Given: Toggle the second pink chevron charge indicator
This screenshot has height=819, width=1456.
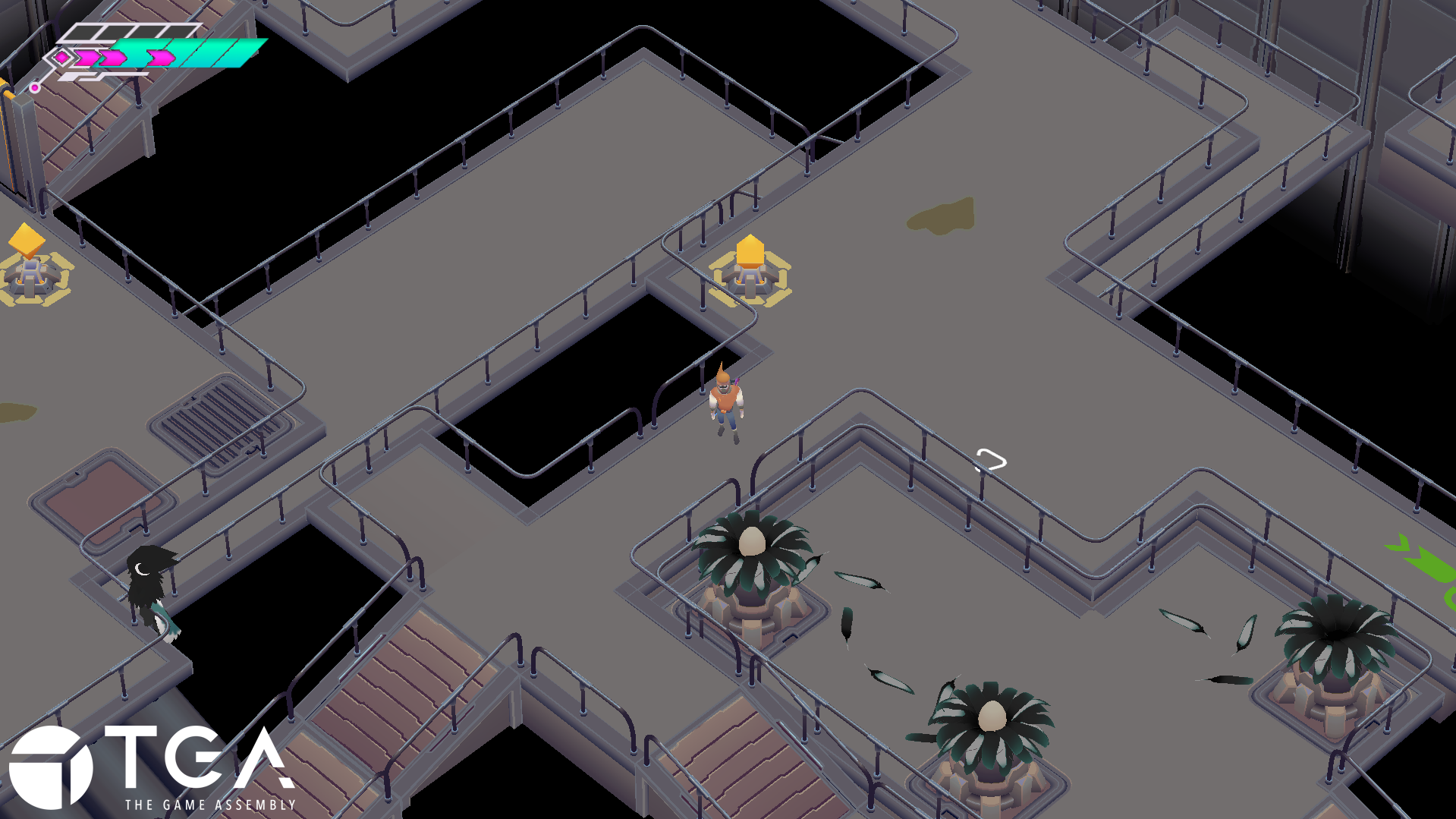Looking at the screenshot, I should coord(112,58).
